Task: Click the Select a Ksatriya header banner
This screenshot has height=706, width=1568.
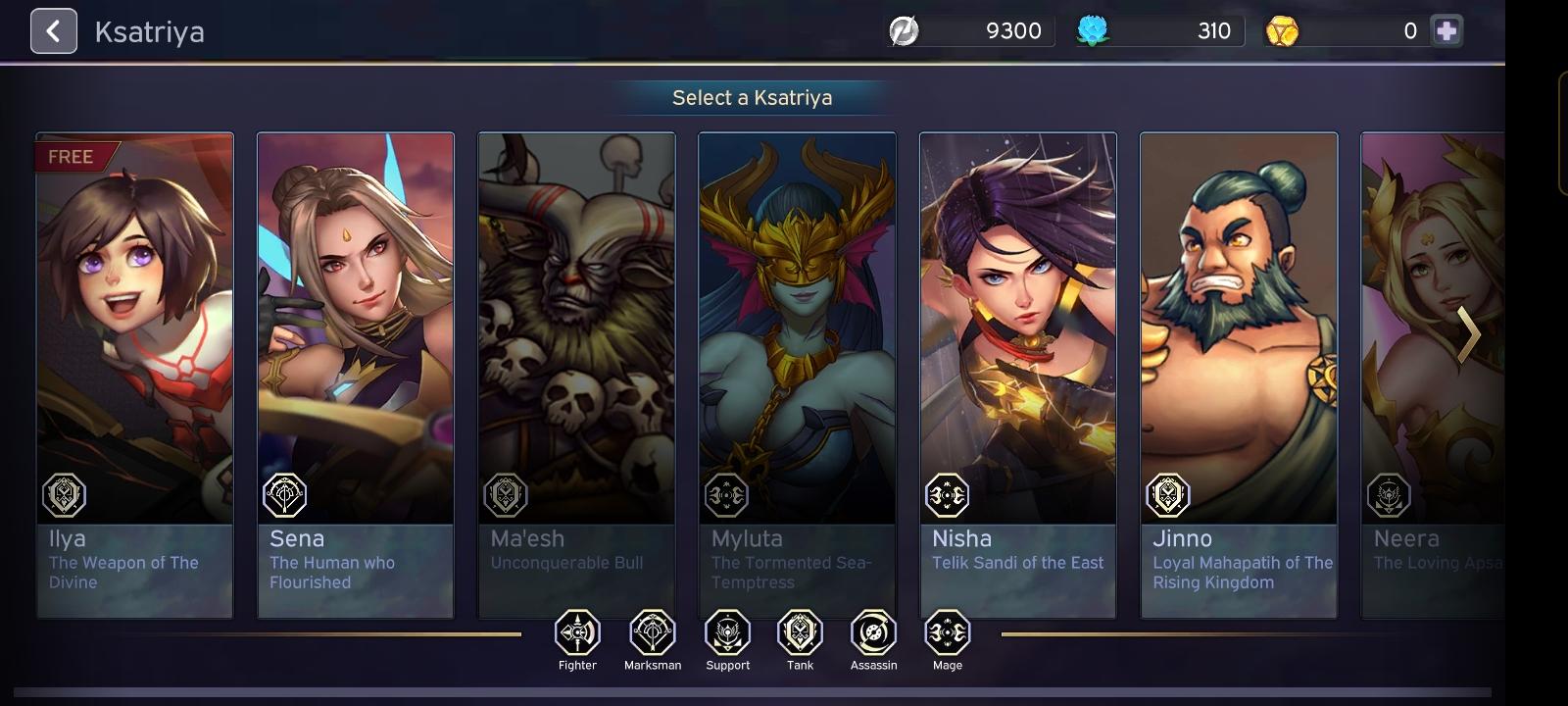Action: click(751, 97)
